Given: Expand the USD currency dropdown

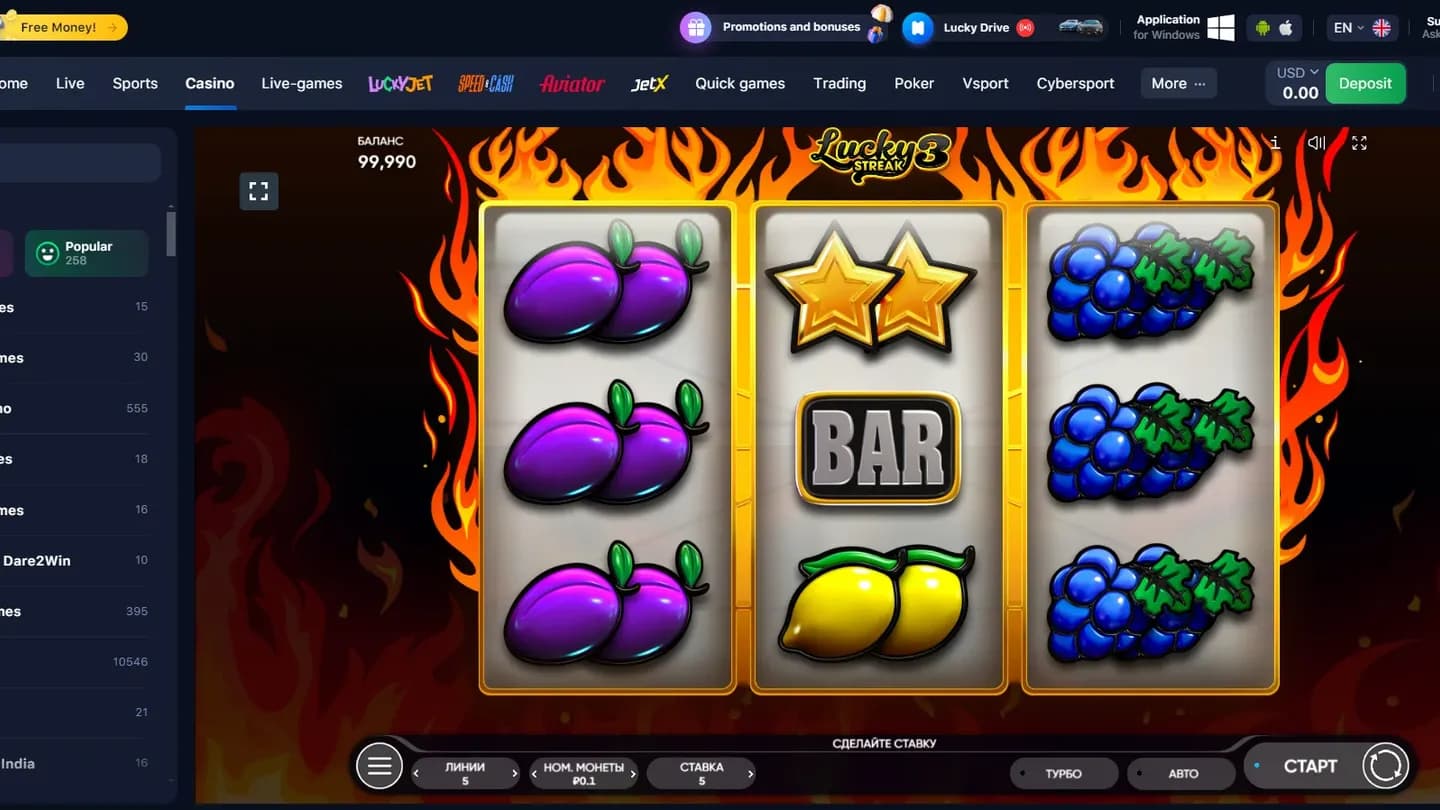Looking at the screenshot, I should (x=1295, y=71).
